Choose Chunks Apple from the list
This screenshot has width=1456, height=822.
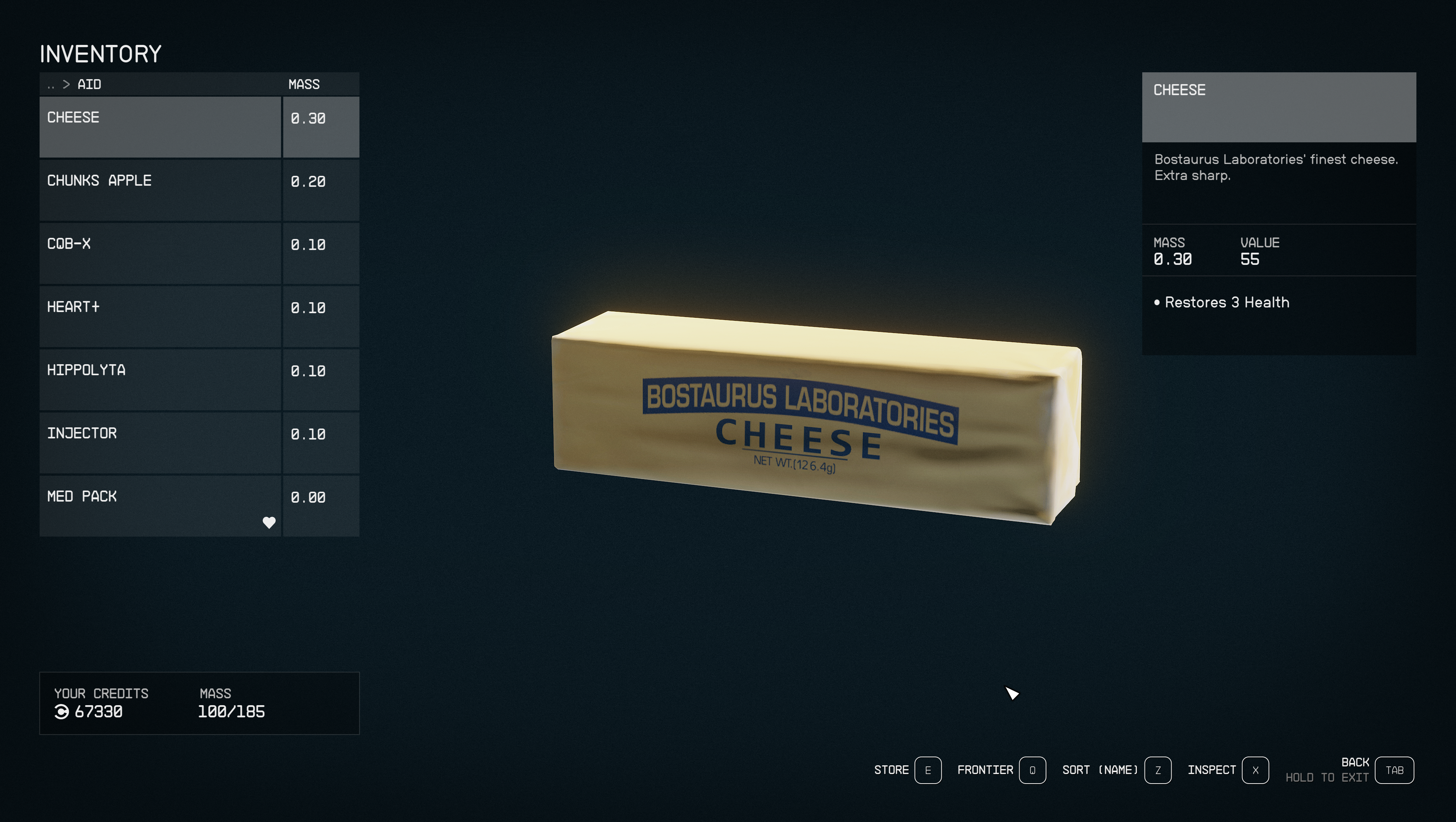(x=160, y=190)
